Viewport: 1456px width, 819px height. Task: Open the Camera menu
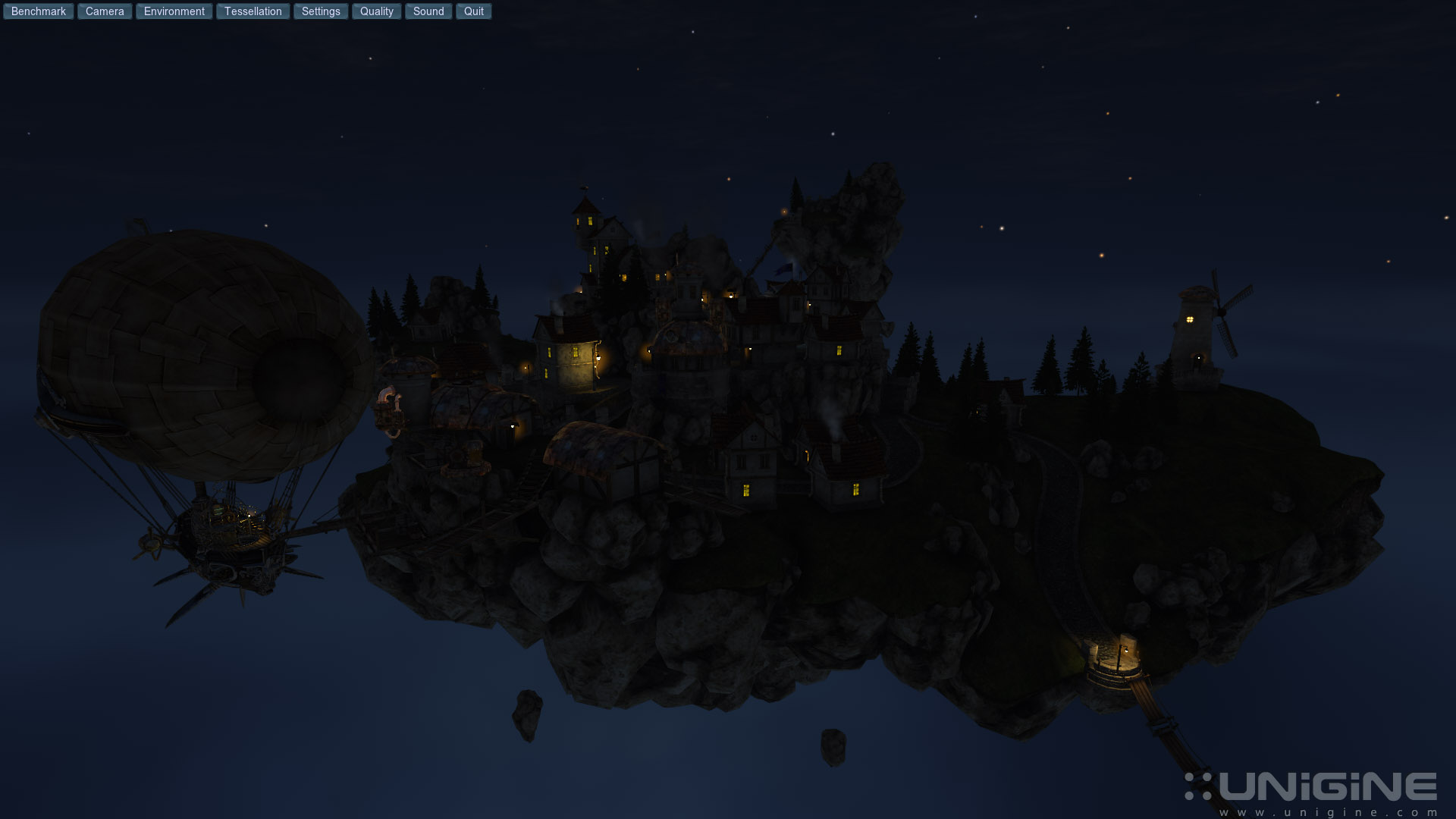coord(105,11)
